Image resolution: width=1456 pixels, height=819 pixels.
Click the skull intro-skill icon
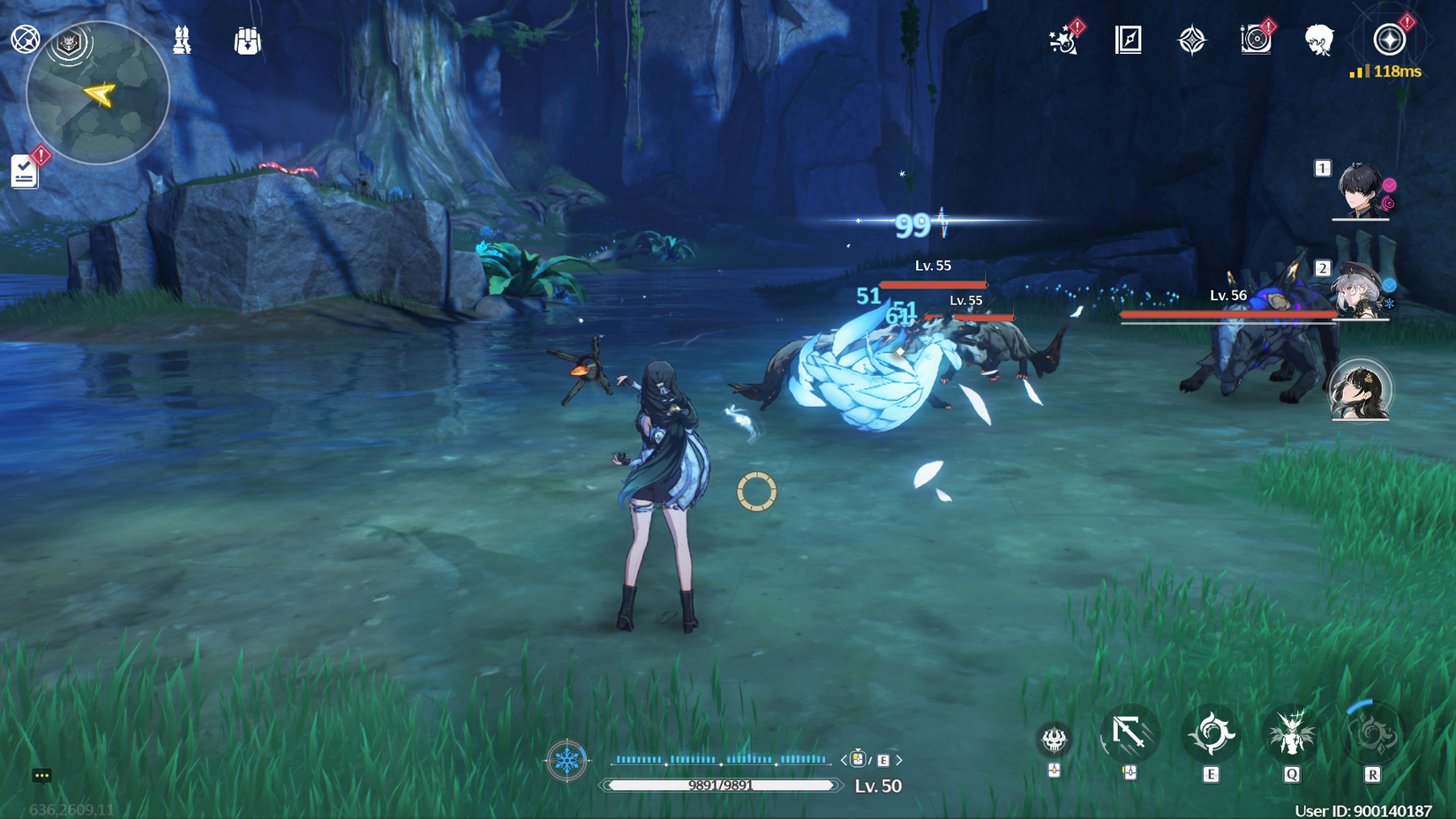(x=1054, y=740)
